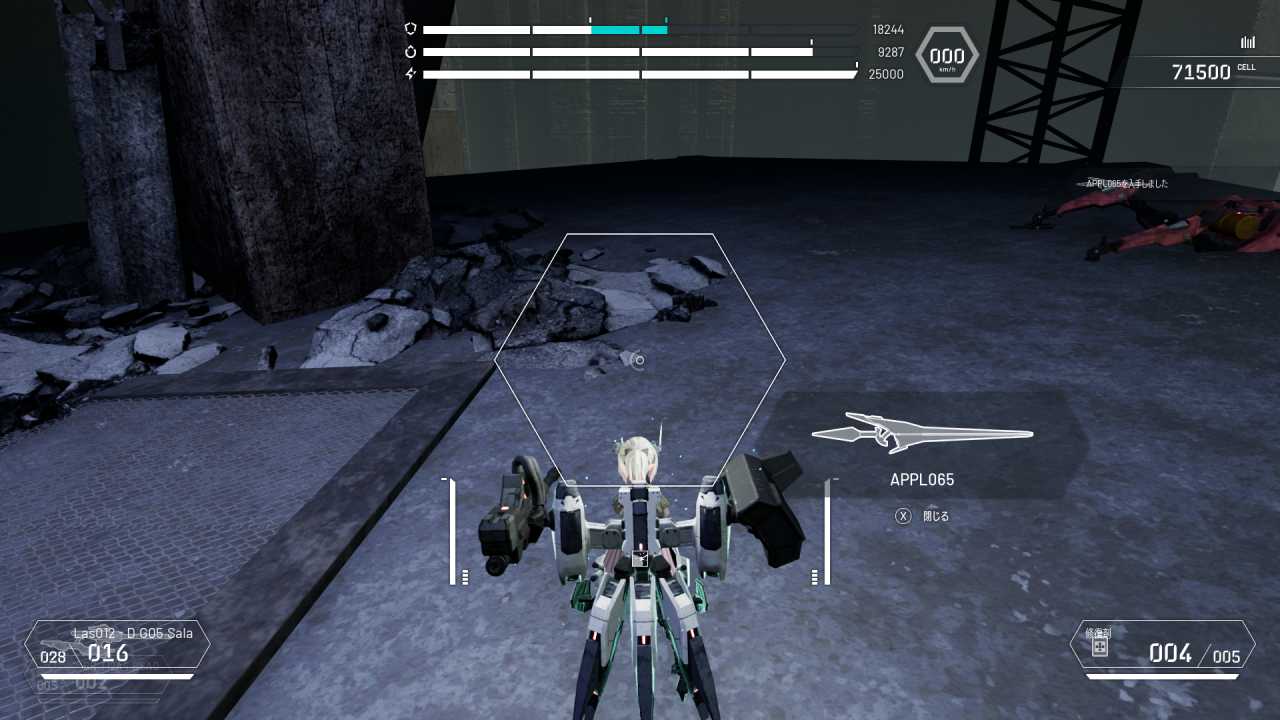1280x720 pixels.
Task: Select the armor icon next to the second bar
Action: [x=411, y=52]
